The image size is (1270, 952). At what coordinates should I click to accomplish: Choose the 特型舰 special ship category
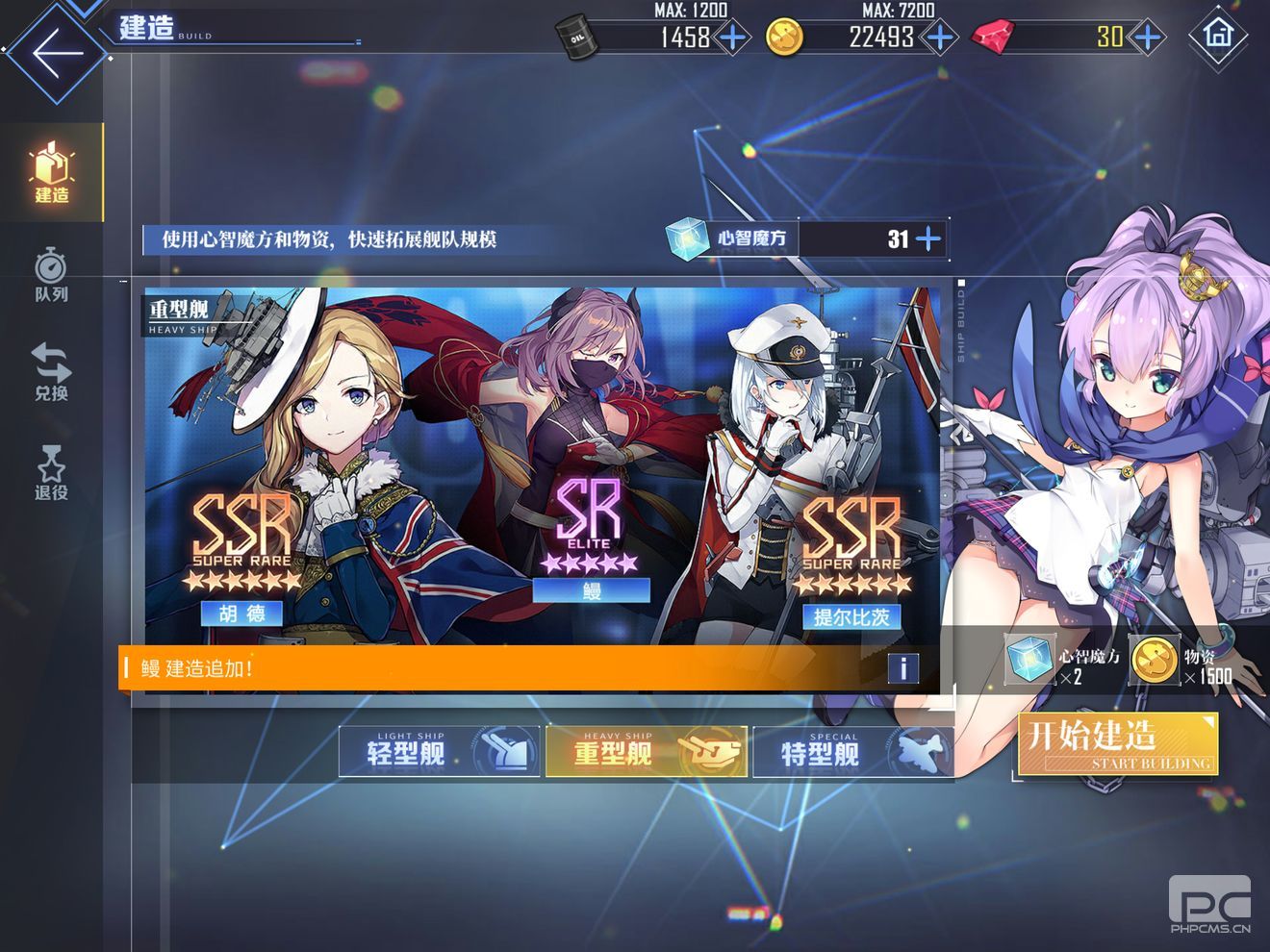click(852, 751)
